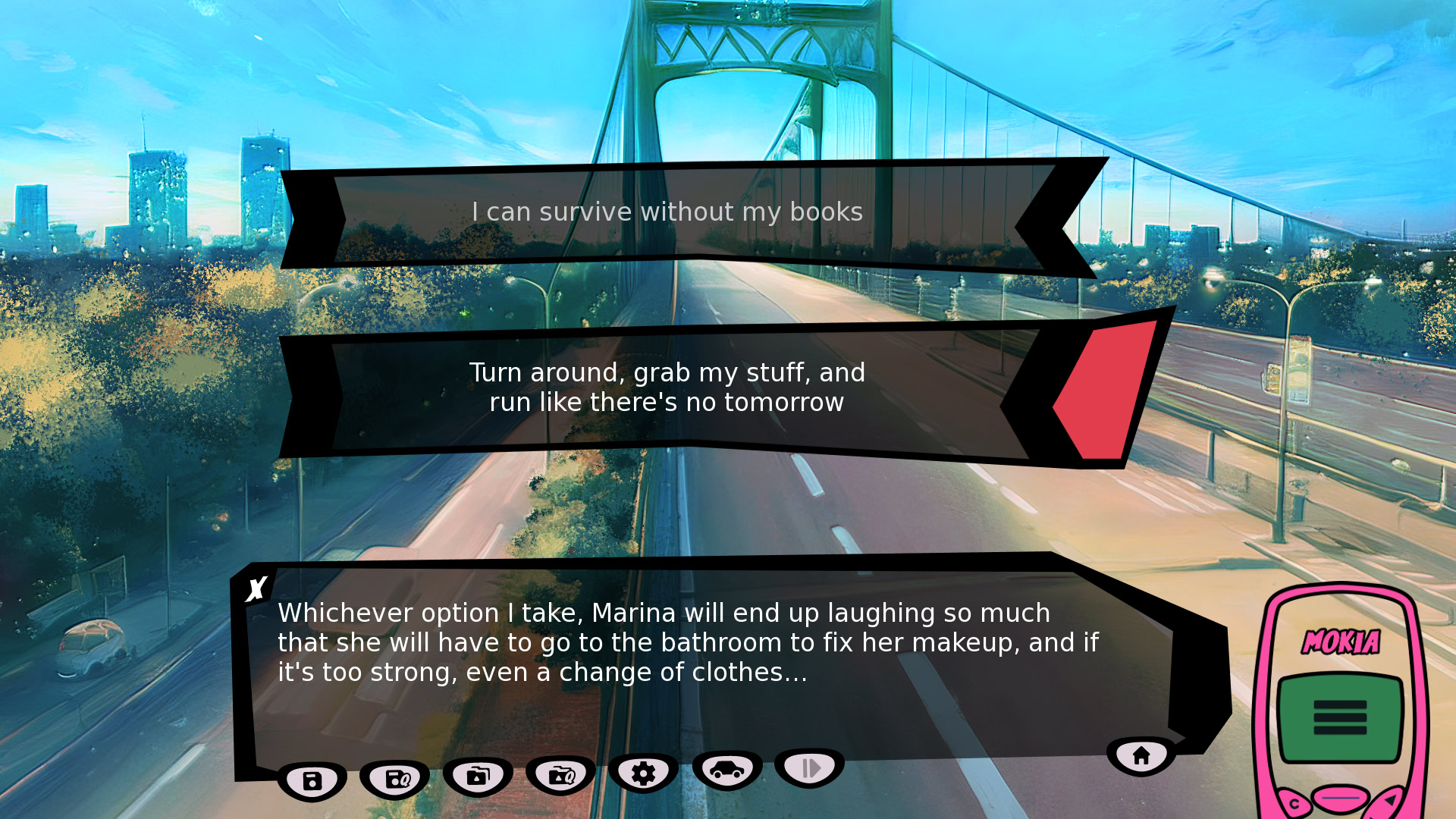Select "Turn around, grab my stuff" option
This screenshot has height=819, width=1456.
tap(667, 388)
